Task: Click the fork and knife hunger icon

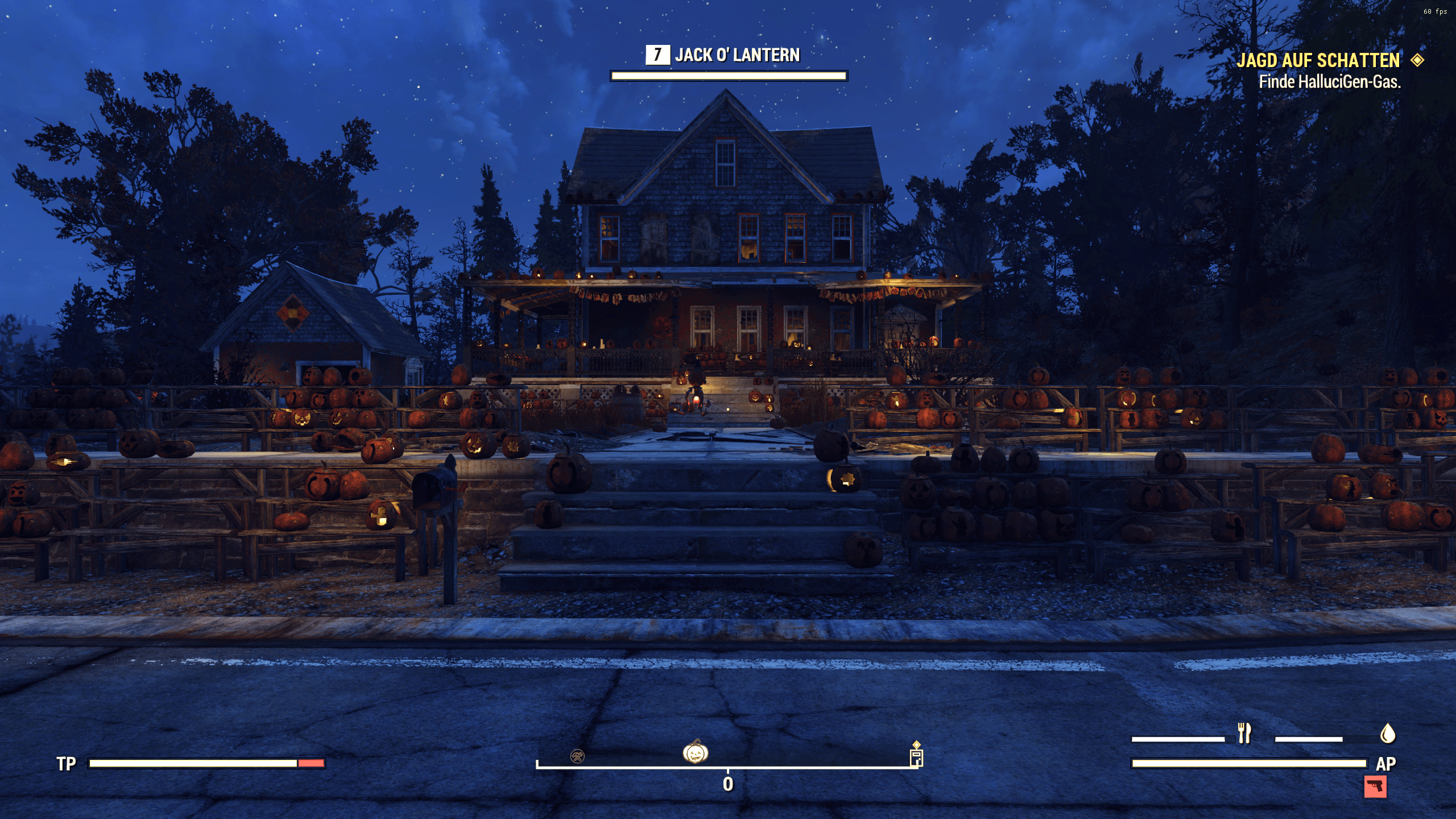Action: pyautogui.click(x=1244, y=734)
